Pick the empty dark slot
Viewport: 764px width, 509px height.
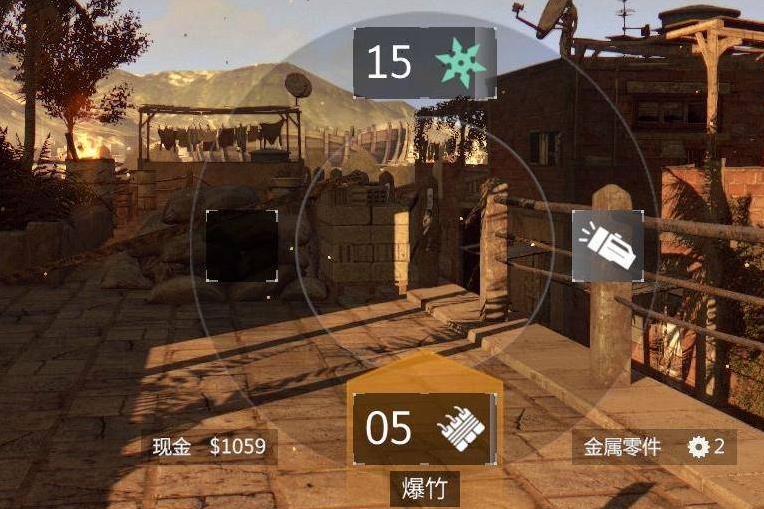click(241, 246)
